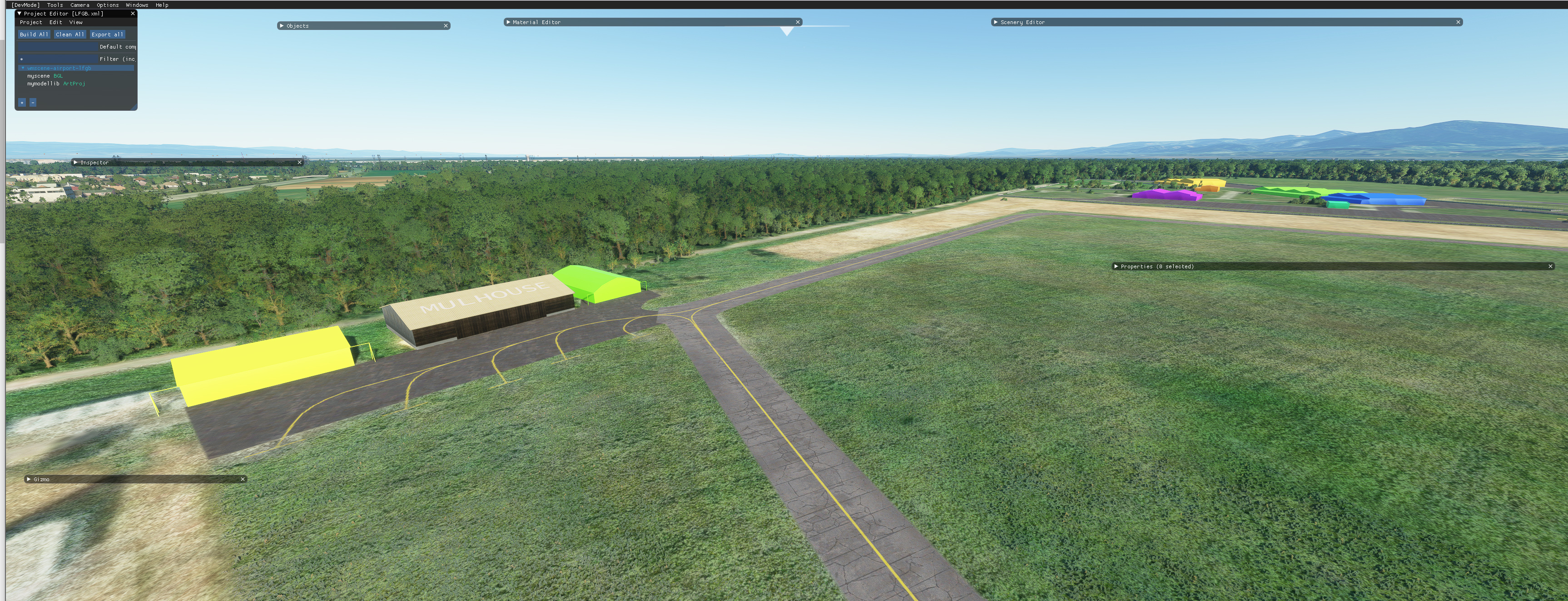
Task: Open the Project Editor's View menu
Action: click(76, 23)
